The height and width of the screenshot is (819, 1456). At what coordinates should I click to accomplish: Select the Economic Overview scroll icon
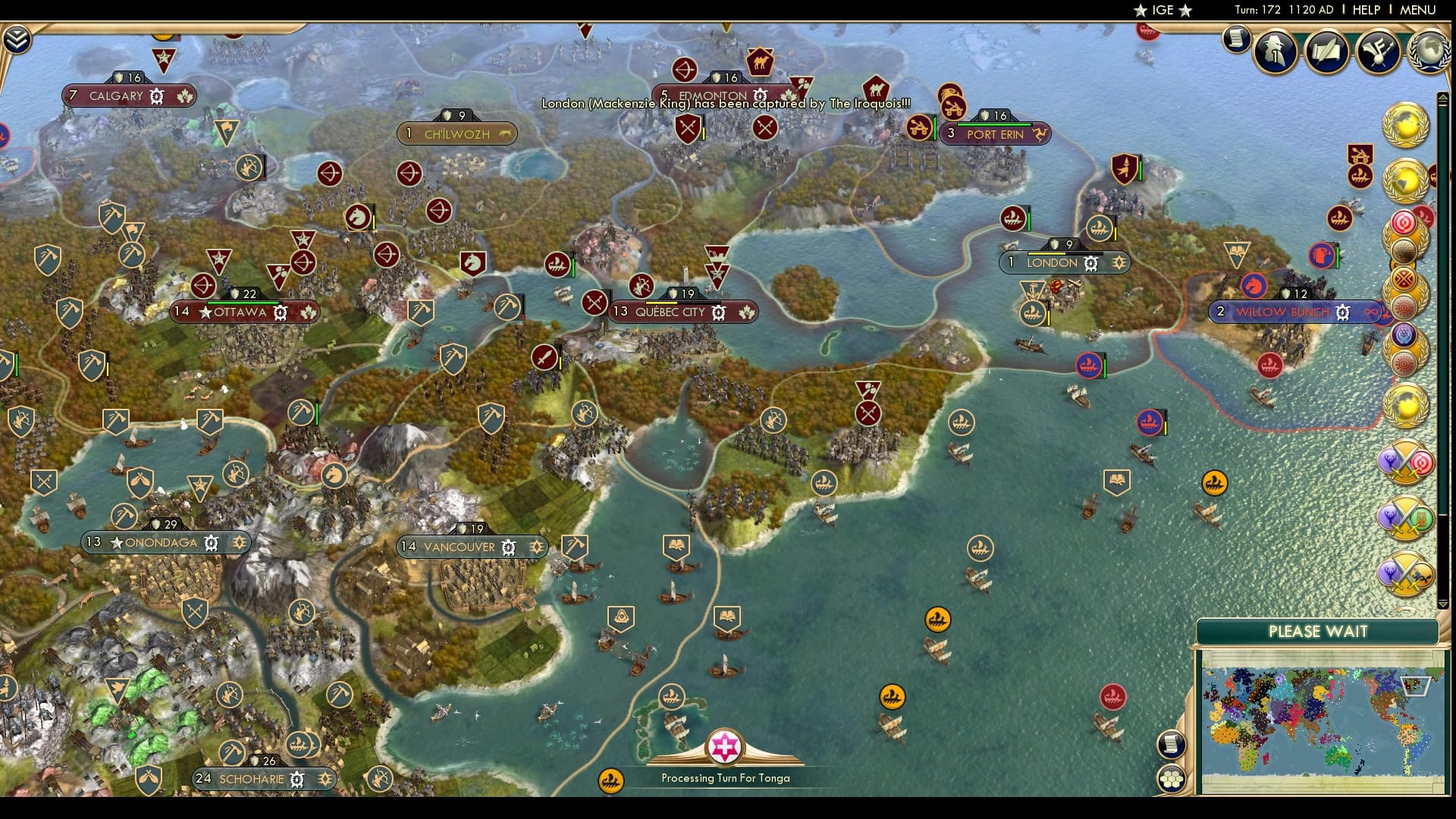(1327, 52)
